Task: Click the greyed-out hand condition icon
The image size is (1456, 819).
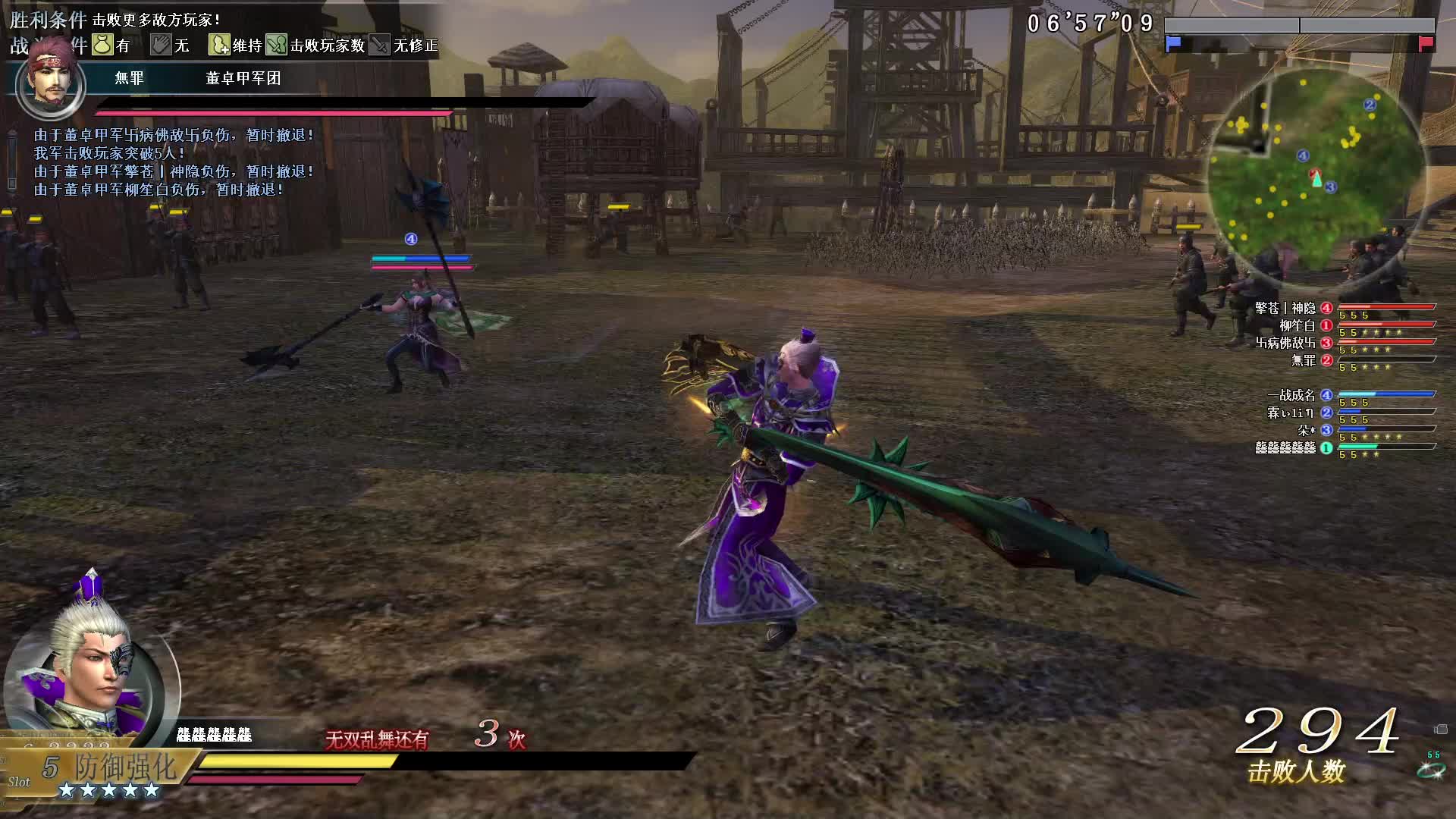Action: pyautogui.click(x=161, y=45)
